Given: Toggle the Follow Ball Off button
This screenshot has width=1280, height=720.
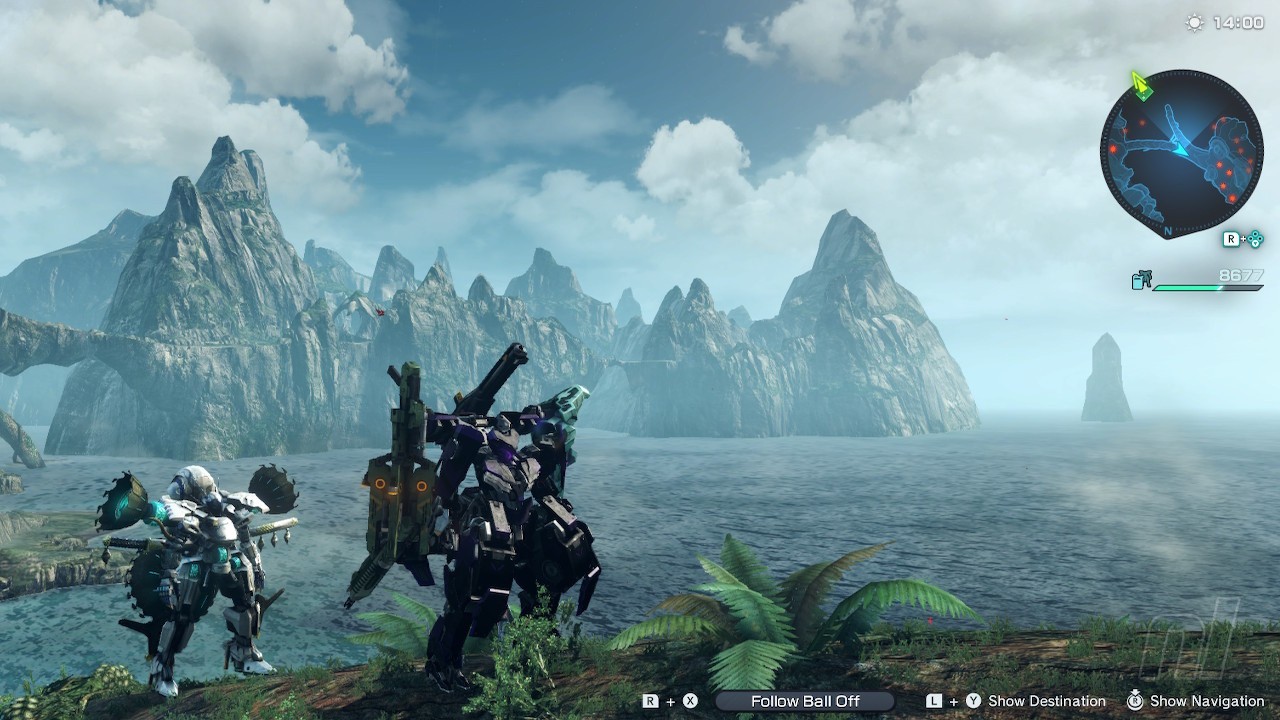Looking at the screenshot, I should (x=805, y=701).
